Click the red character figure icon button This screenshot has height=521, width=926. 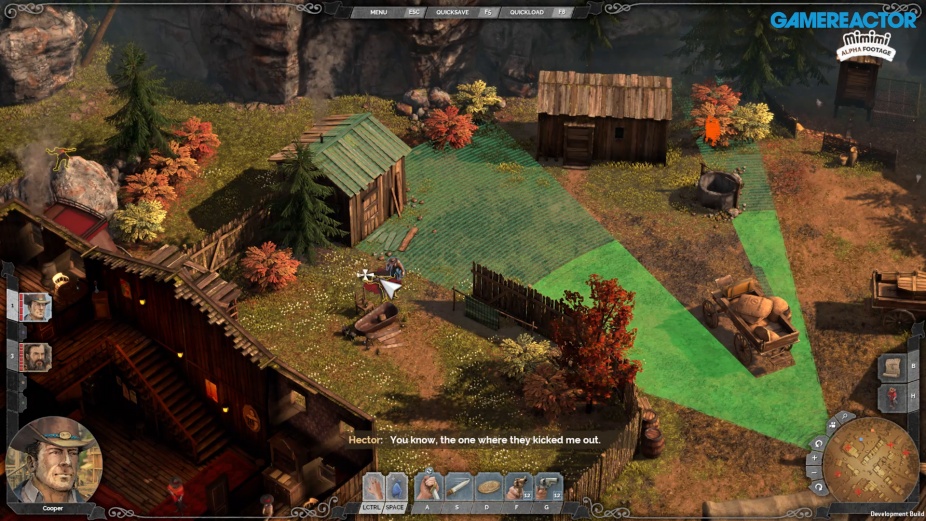click(894, 397)
